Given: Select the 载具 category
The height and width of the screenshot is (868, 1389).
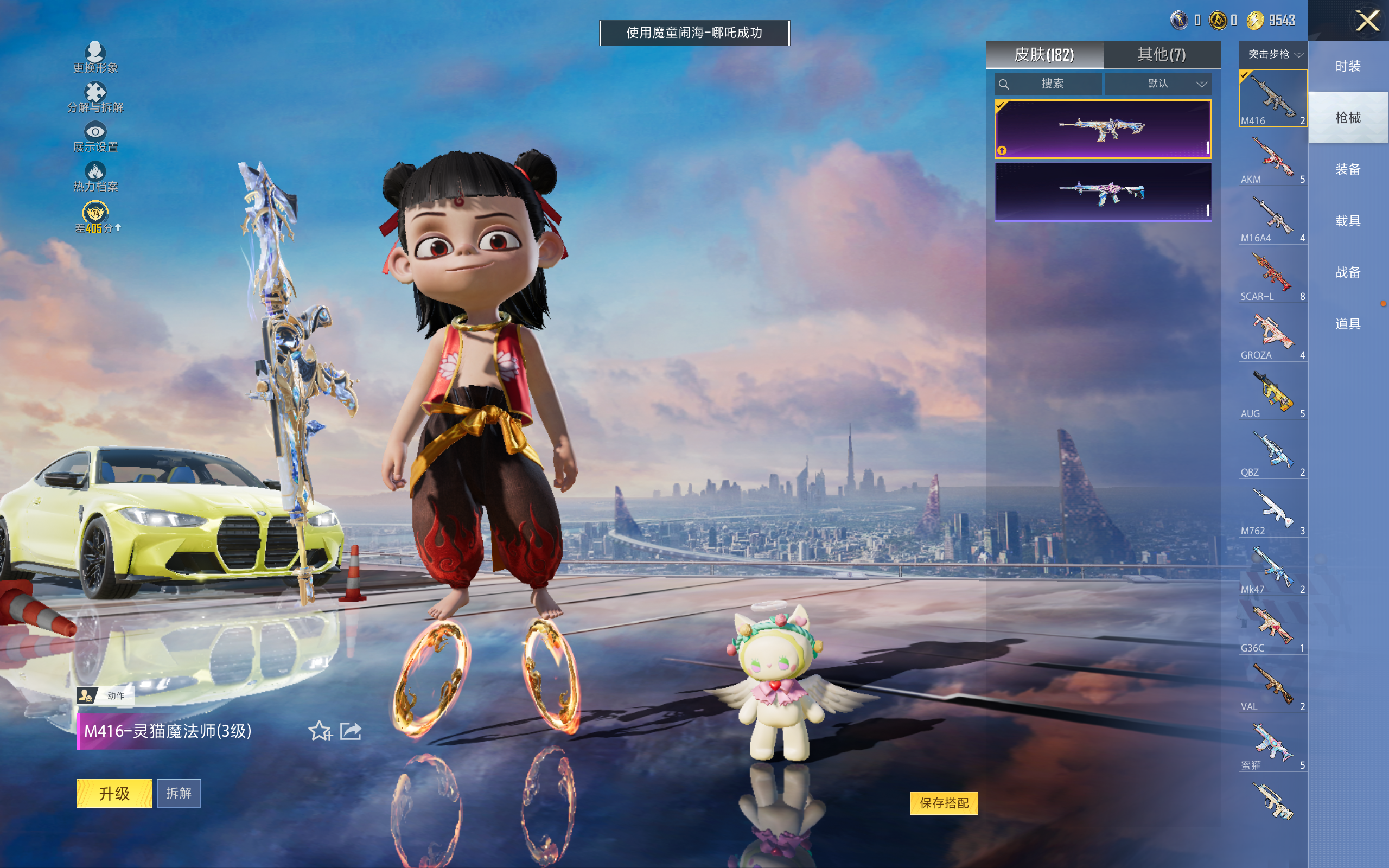Looking at the screenshot, I should click(x=1348, y=221).
